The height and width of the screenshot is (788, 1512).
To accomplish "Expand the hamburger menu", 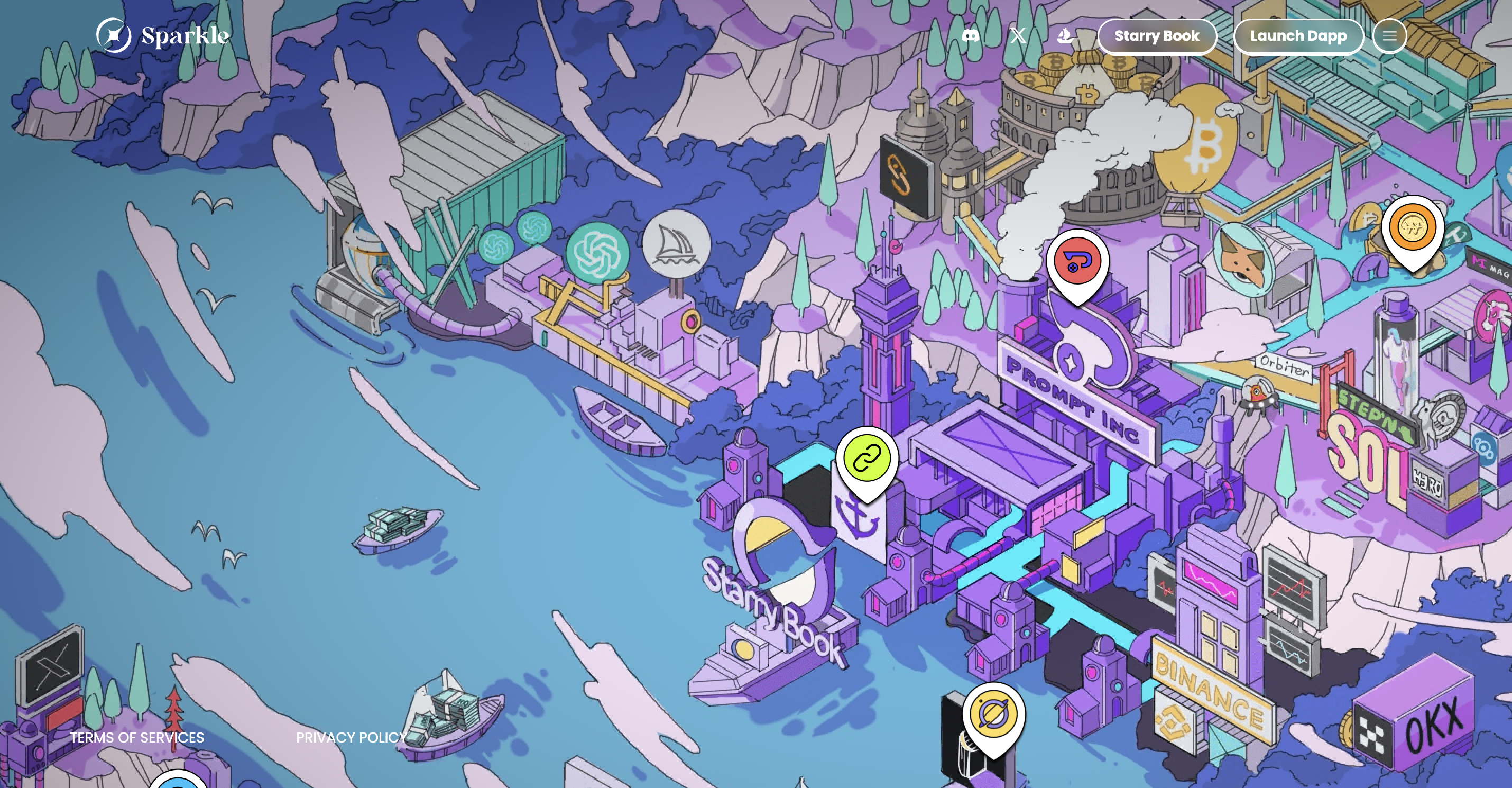I will 1389,36.
